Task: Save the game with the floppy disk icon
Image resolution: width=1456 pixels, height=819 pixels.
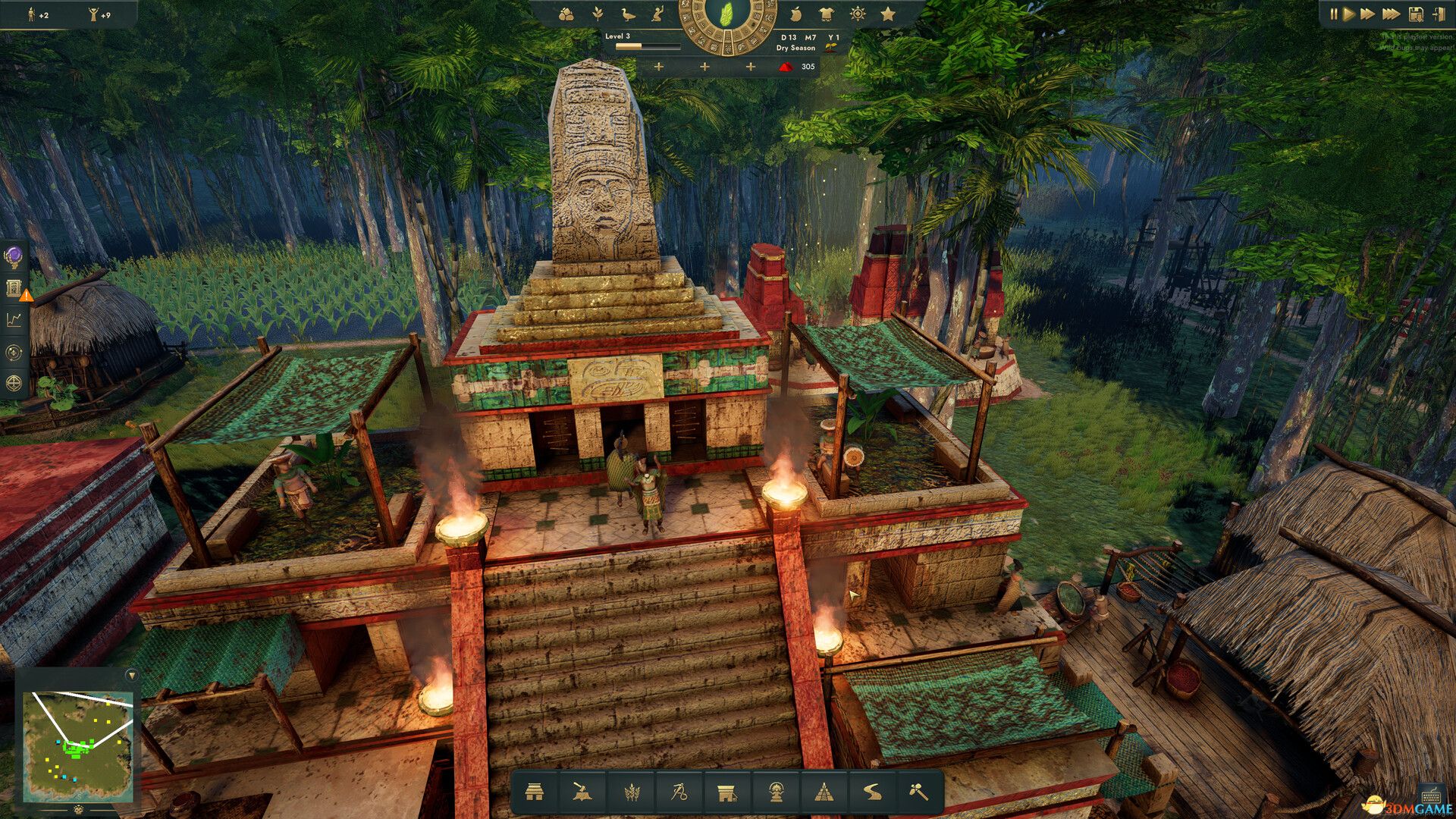Action: (x=1417, y=13)
